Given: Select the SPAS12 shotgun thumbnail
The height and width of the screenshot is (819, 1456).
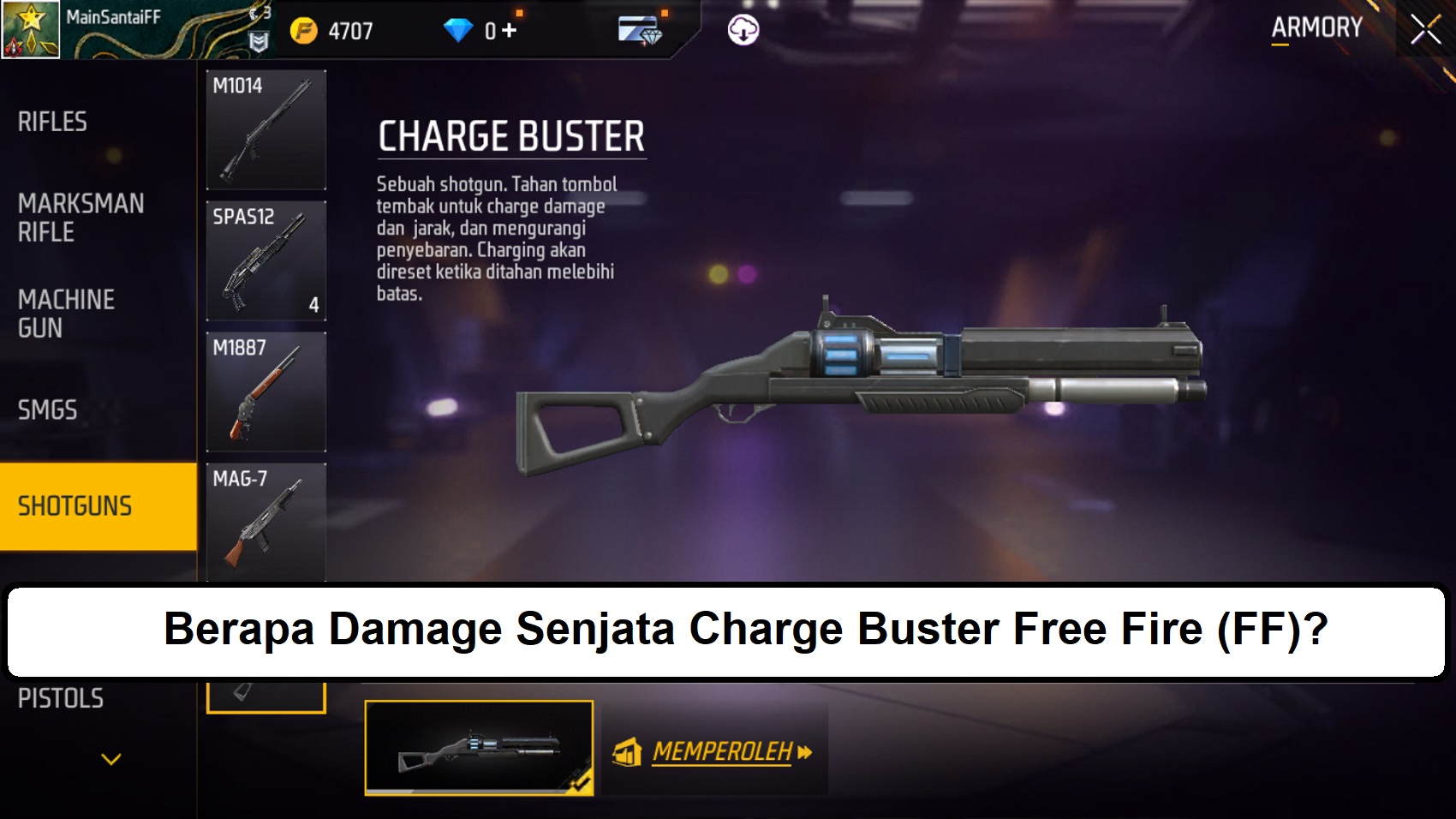Looking at the screenshot, I should [266, 260].
